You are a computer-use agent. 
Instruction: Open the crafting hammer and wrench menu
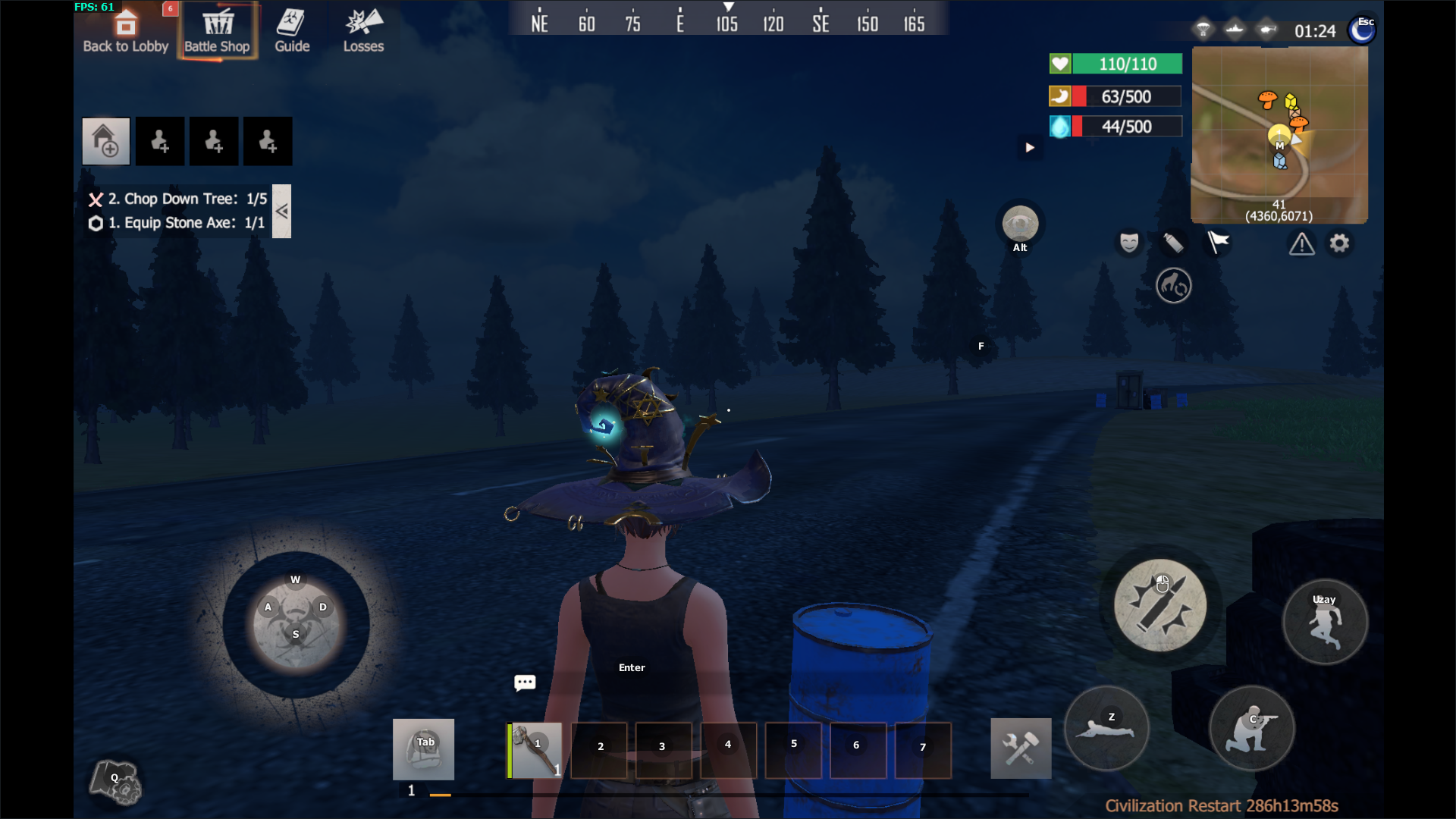click(1021, 748)
